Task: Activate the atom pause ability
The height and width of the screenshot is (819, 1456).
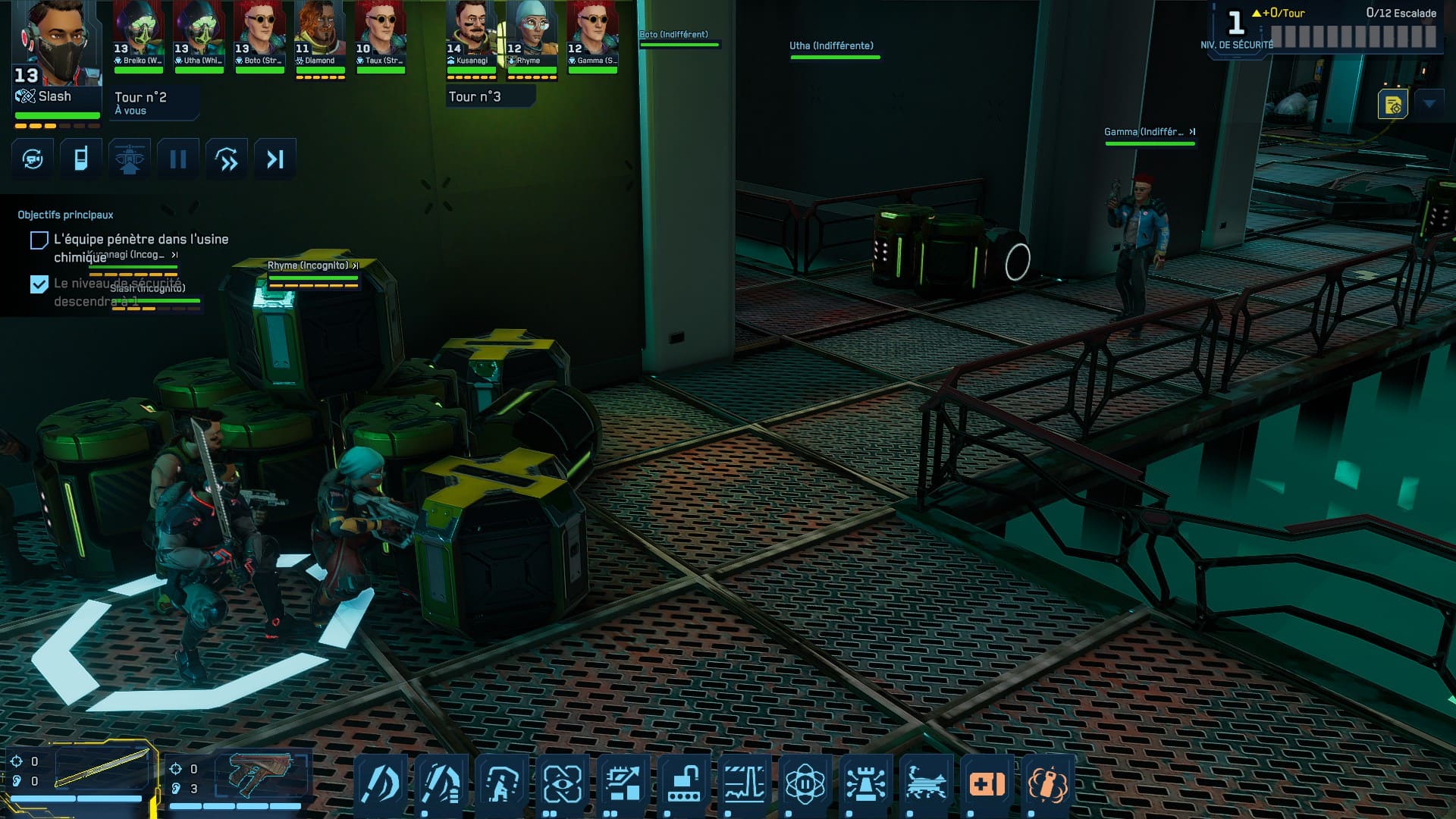Action: [x=805, y=783]
